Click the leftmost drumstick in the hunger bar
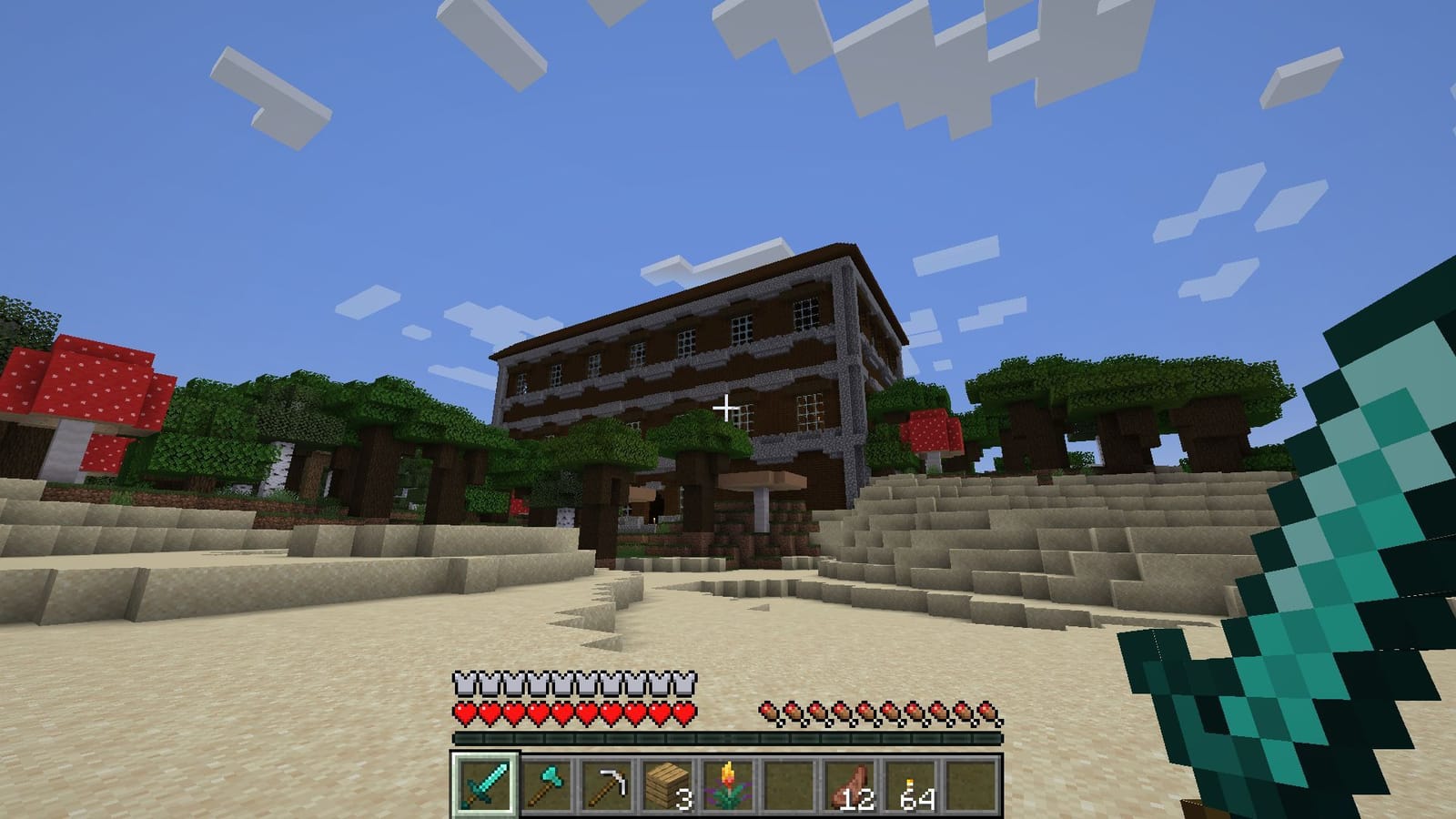This screenshot has height=819, width=1456. point(769,707)
